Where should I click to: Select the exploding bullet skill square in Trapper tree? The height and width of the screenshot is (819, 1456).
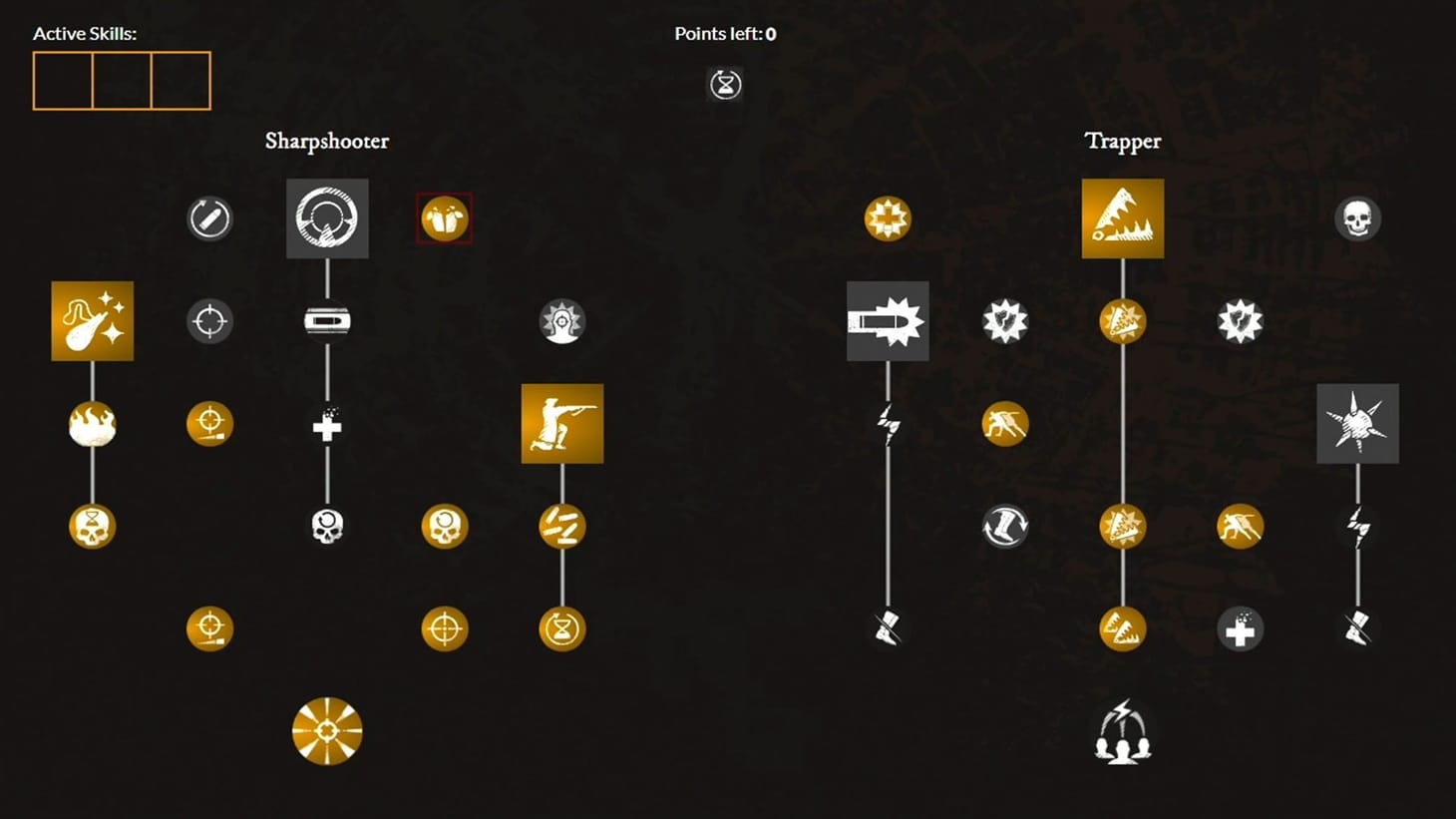tap(887, 321)
